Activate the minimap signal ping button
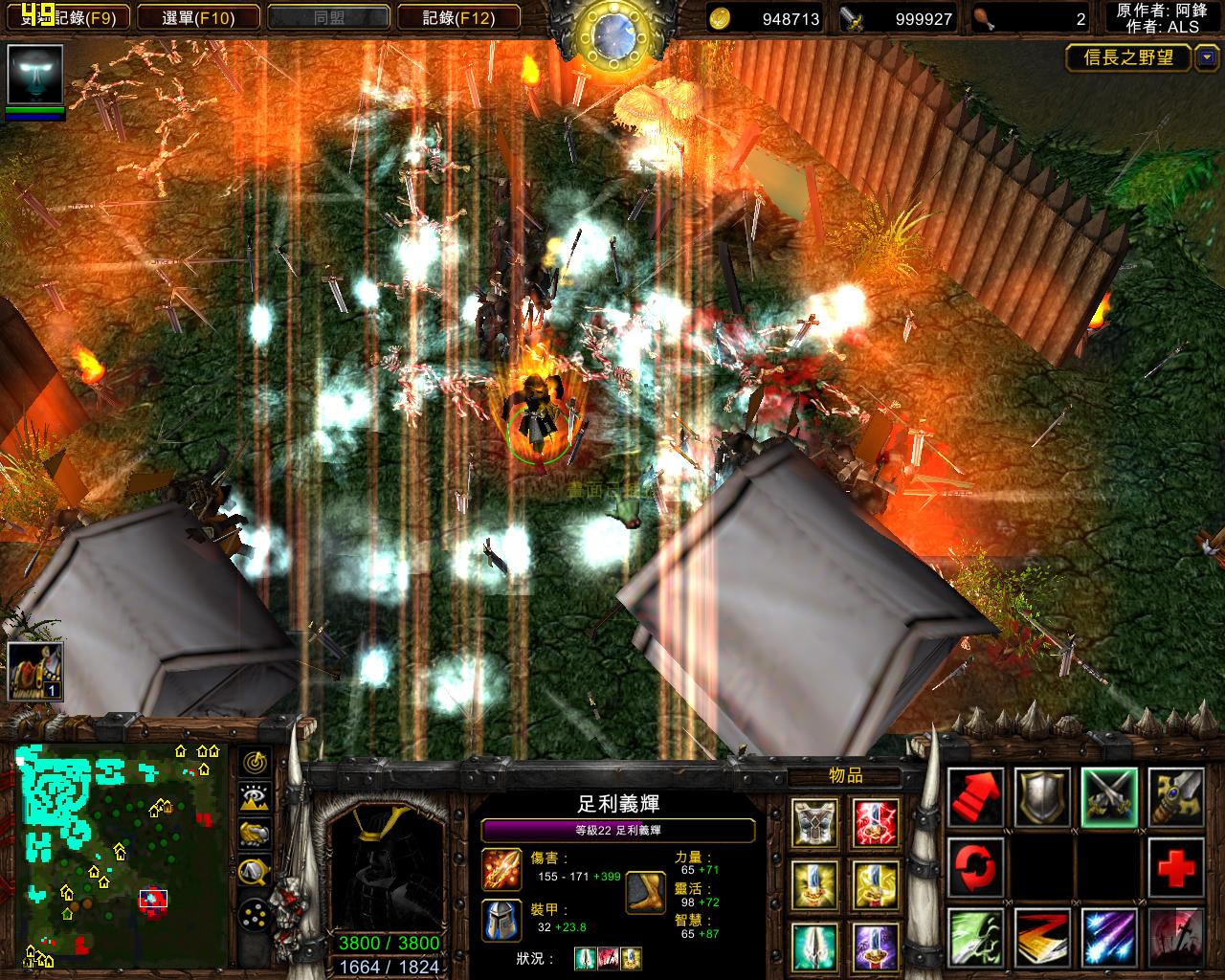This screenshot has height=980, width=1225. [255, 763]
